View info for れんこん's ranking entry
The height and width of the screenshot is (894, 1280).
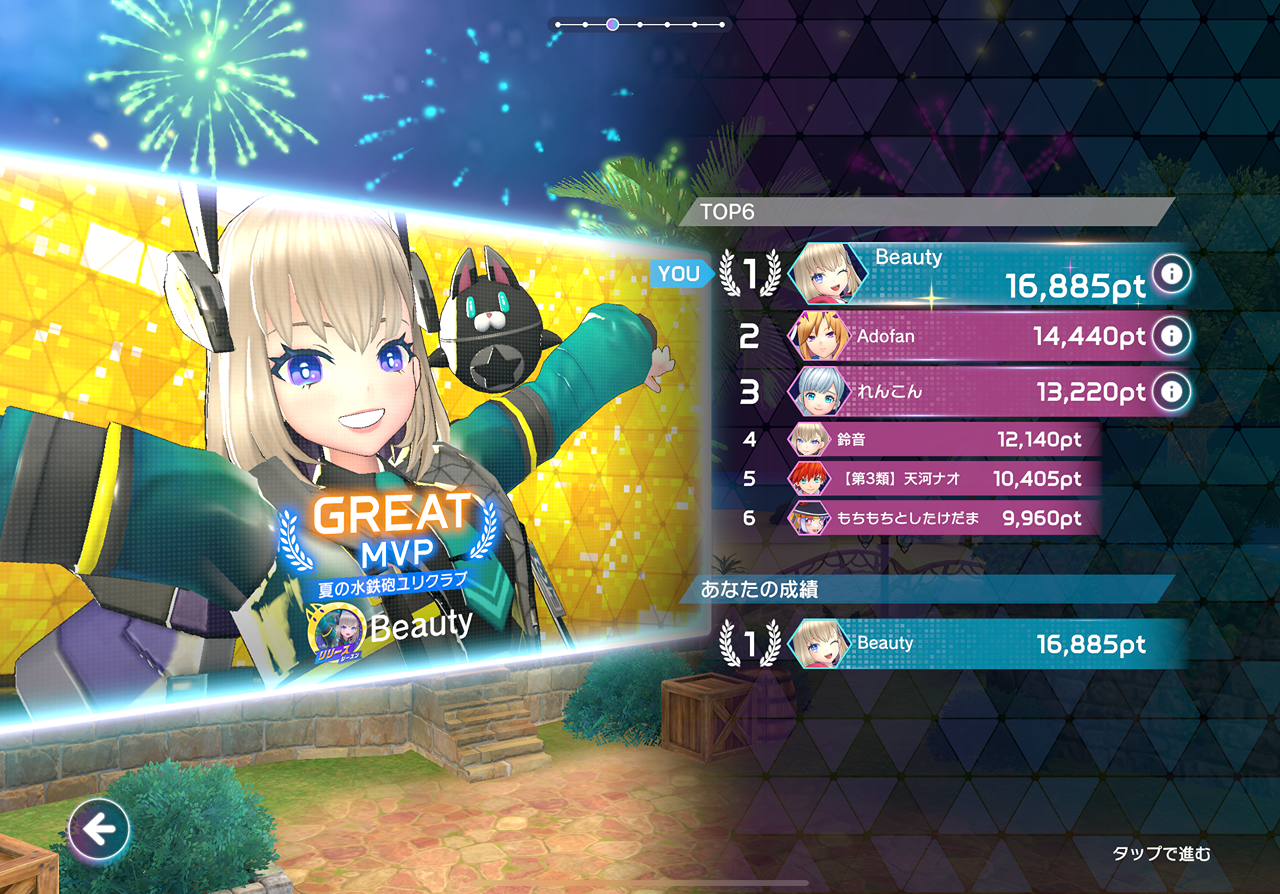(x=1171, y=391)
